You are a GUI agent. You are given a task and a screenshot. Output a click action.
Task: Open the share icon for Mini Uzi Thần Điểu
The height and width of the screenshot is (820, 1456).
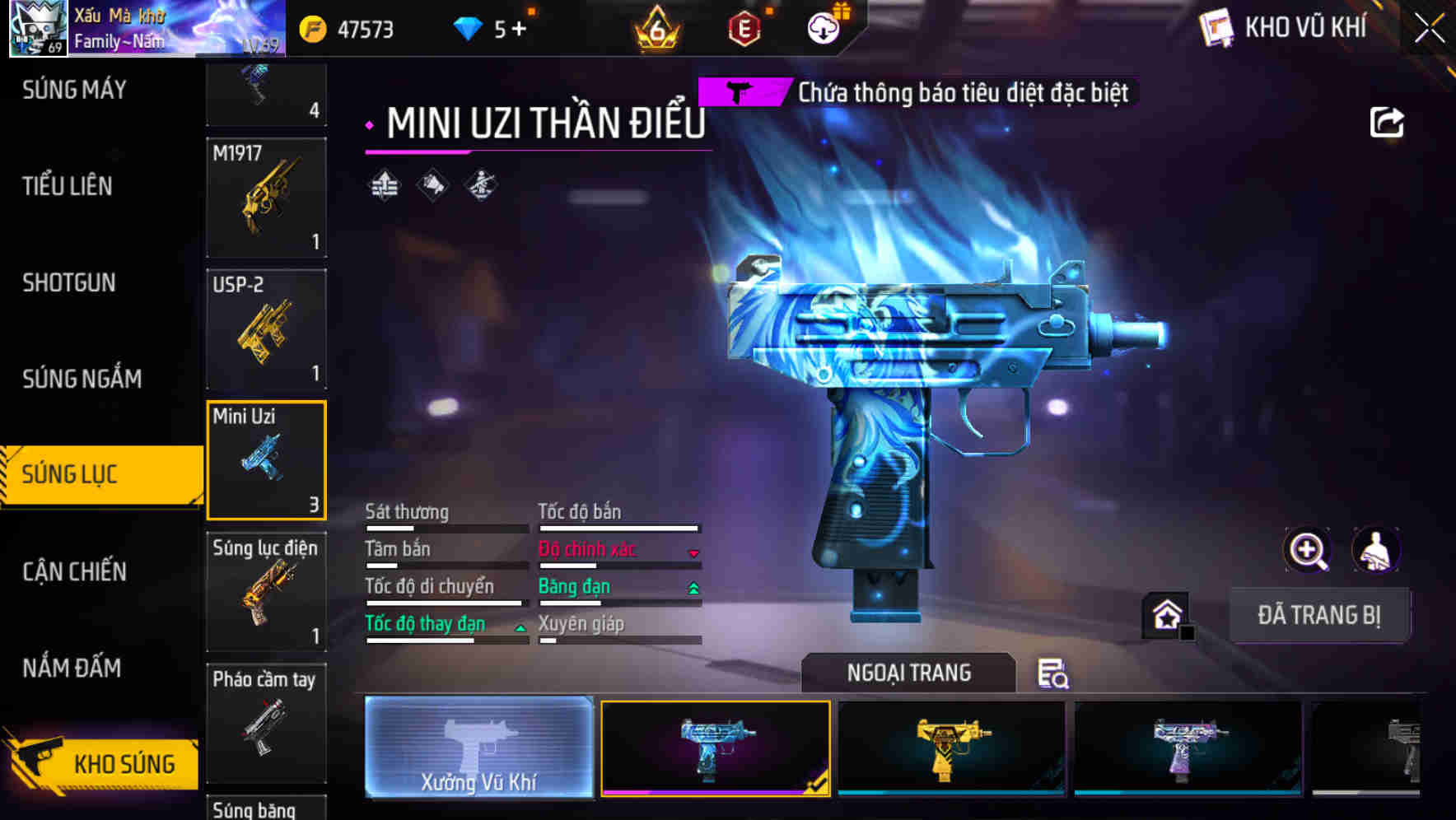(1388, 121)
